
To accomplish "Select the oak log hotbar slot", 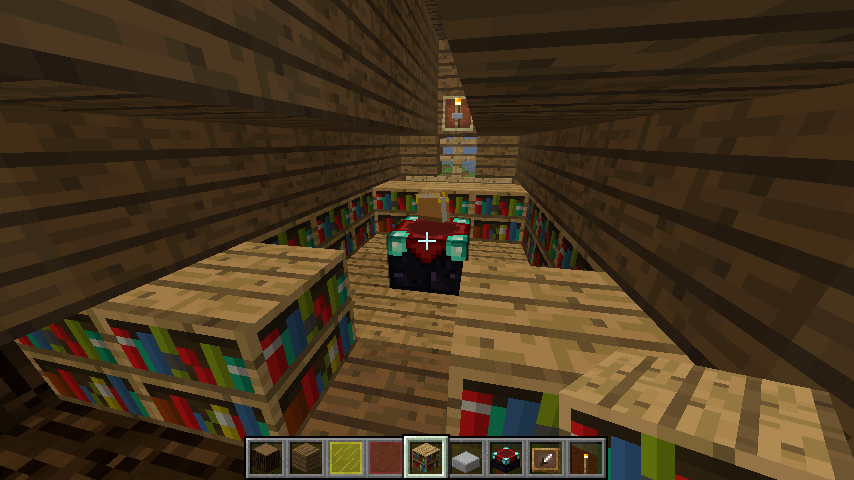I will pyautogui.click(x=266, y=458).
